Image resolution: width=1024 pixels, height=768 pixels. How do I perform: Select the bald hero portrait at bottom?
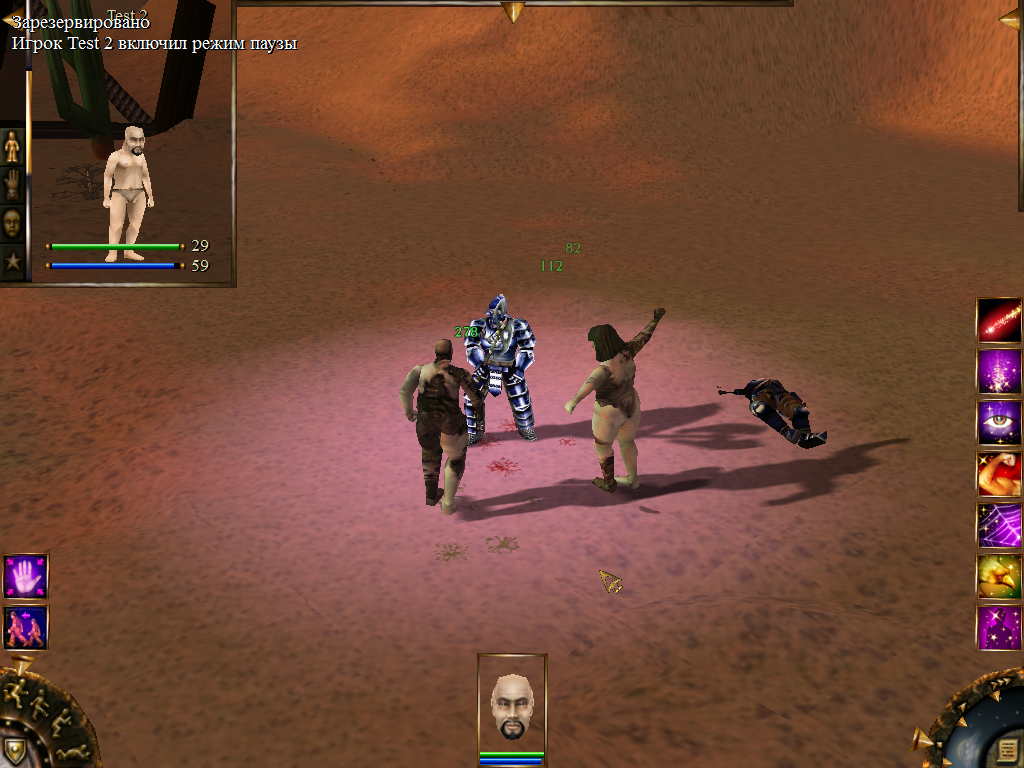click(x=512, y=707)
